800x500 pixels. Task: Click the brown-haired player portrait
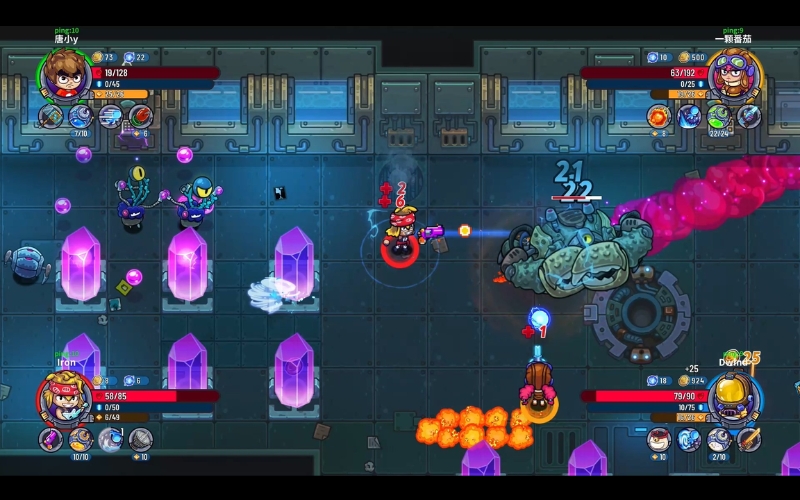click(x=65, y=73)
